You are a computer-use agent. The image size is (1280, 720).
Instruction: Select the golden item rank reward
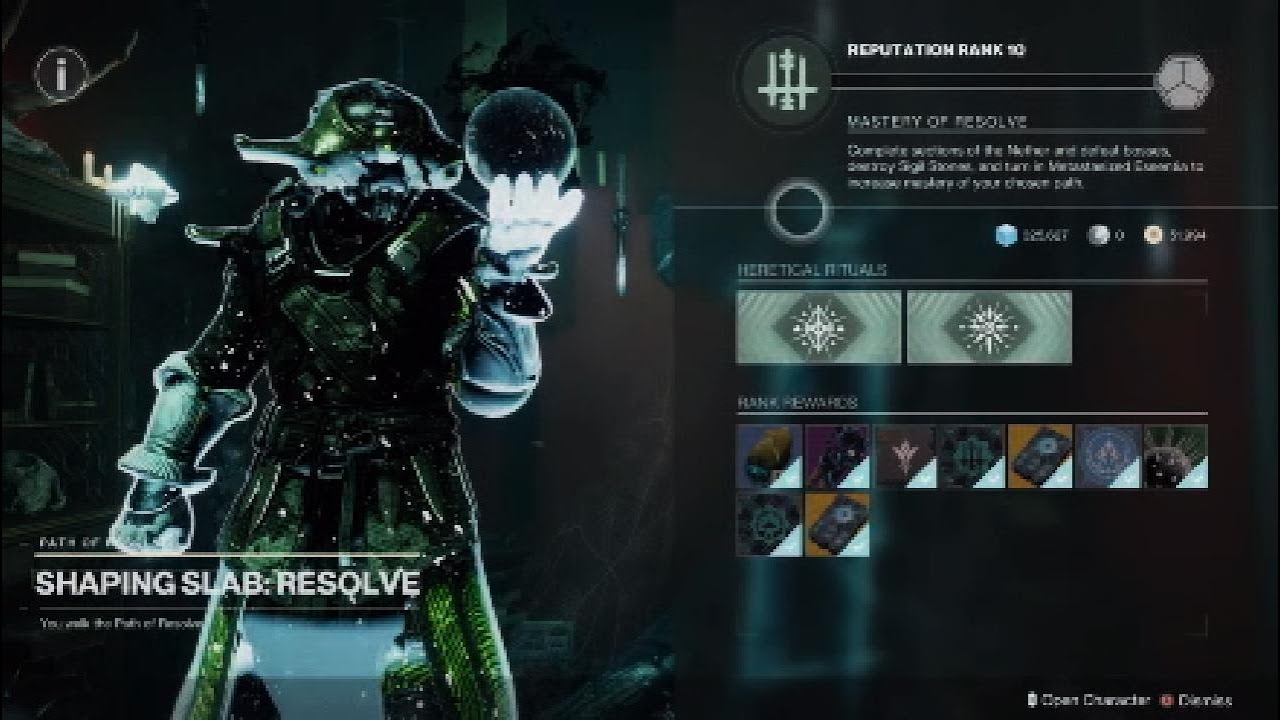tap(769, 456)
